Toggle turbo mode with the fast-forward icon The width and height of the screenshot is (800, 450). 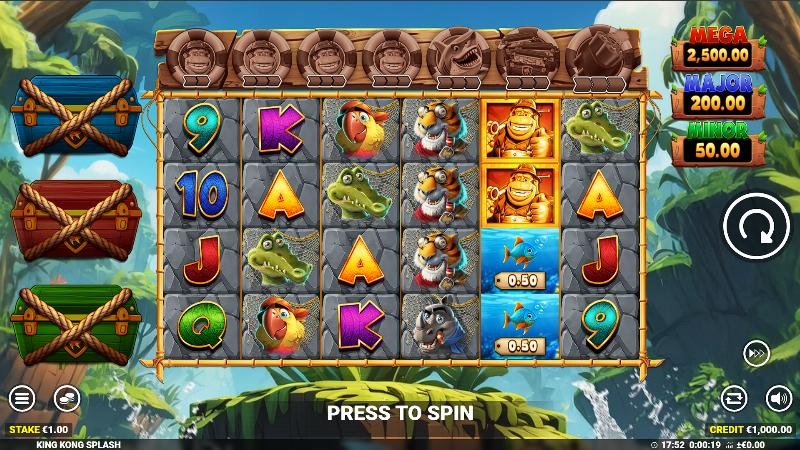[x=756, y=353]
